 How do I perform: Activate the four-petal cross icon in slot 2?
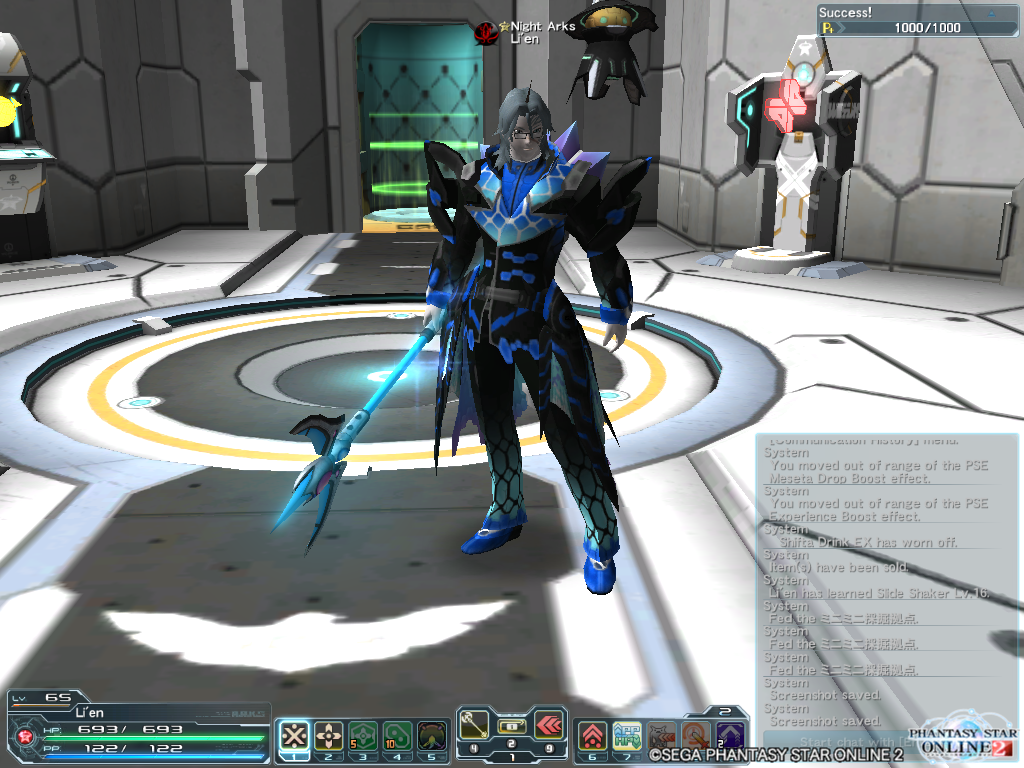tap(328, 736)
